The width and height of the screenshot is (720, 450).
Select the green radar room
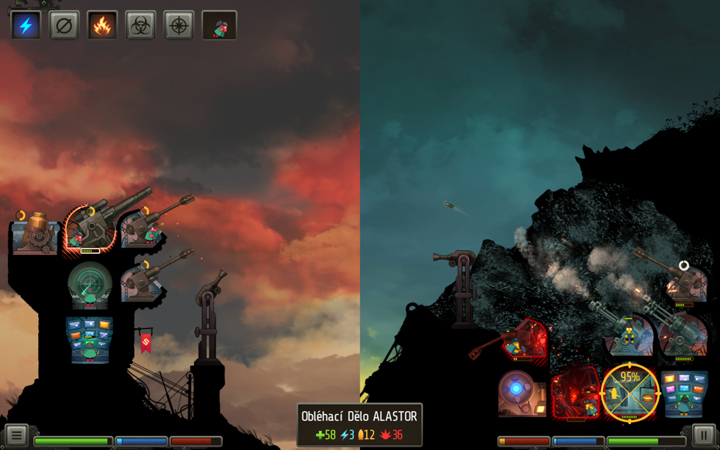click(x=90, y=285)
